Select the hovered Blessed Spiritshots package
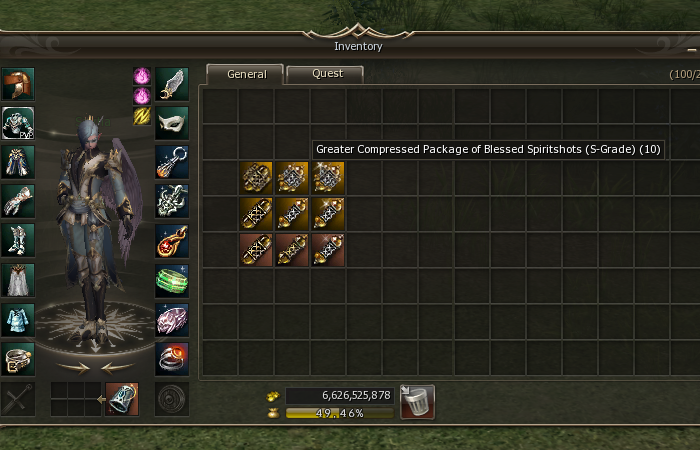Image resolution: width=700 pixels, height=450 pixels. point(328,177)
